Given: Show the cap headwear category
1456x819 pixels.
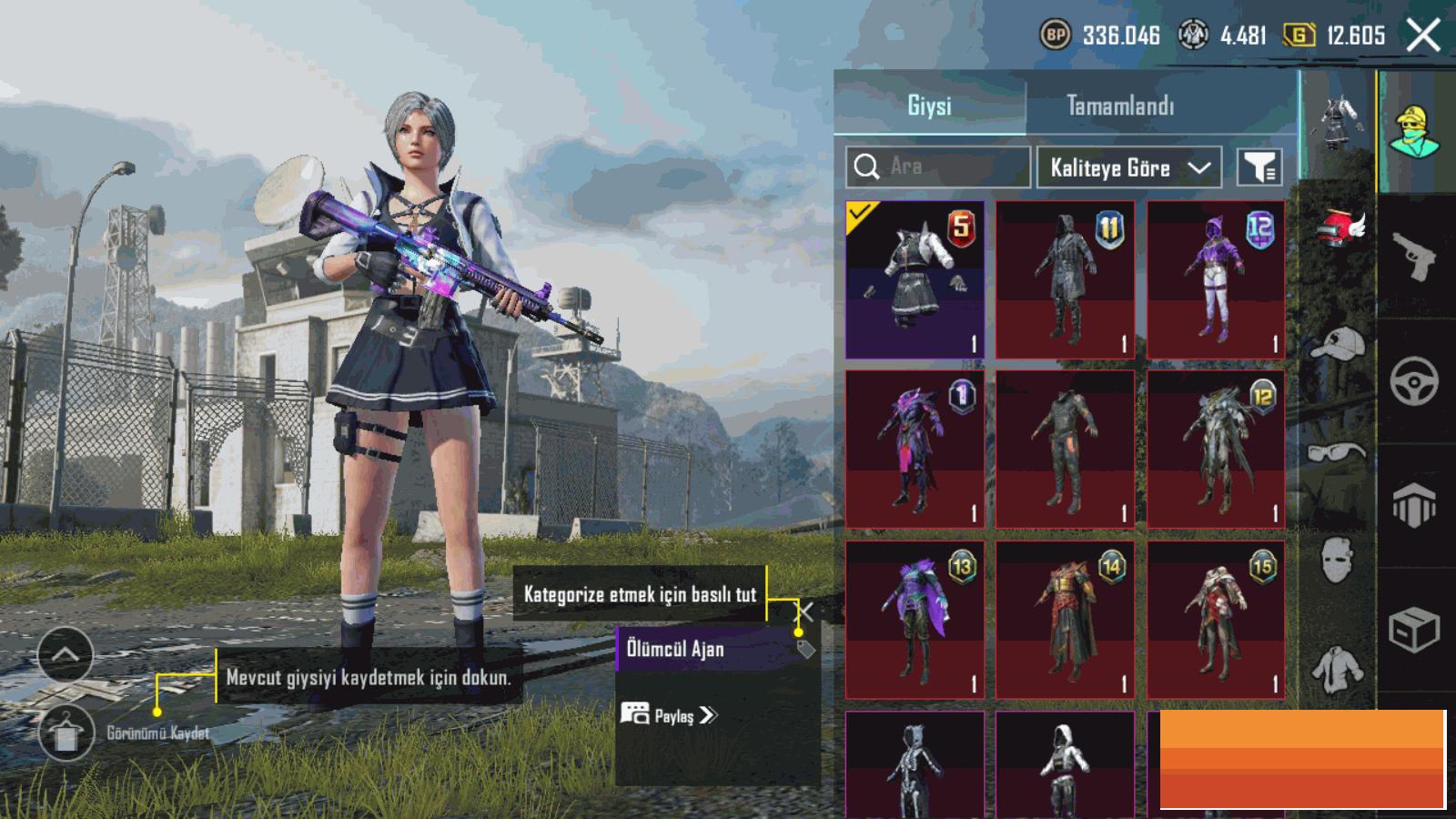Looking at the screenshot, I should click(x=1338, y=345).
